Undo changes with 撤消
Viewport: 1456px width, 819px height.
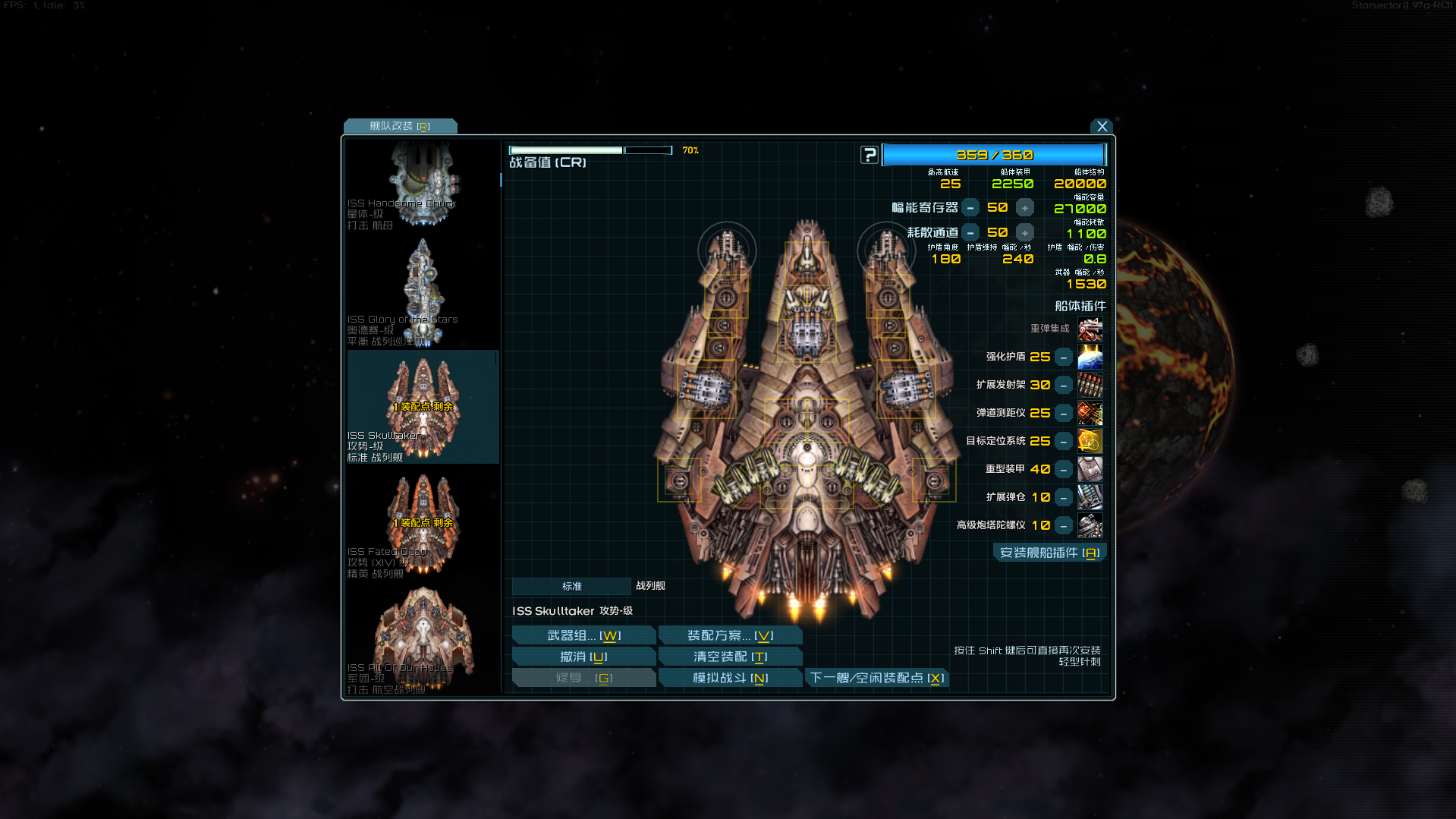[x=583, y=657]
